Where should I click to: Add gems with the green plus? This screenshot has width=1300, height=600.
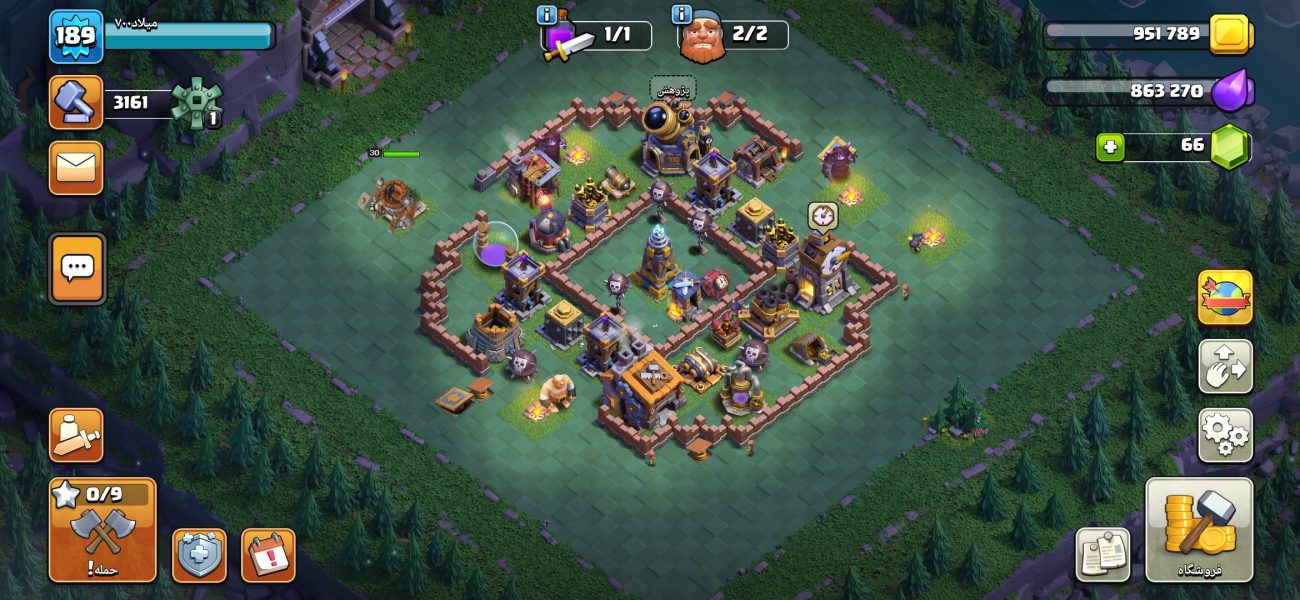[x=1109, y=147]
